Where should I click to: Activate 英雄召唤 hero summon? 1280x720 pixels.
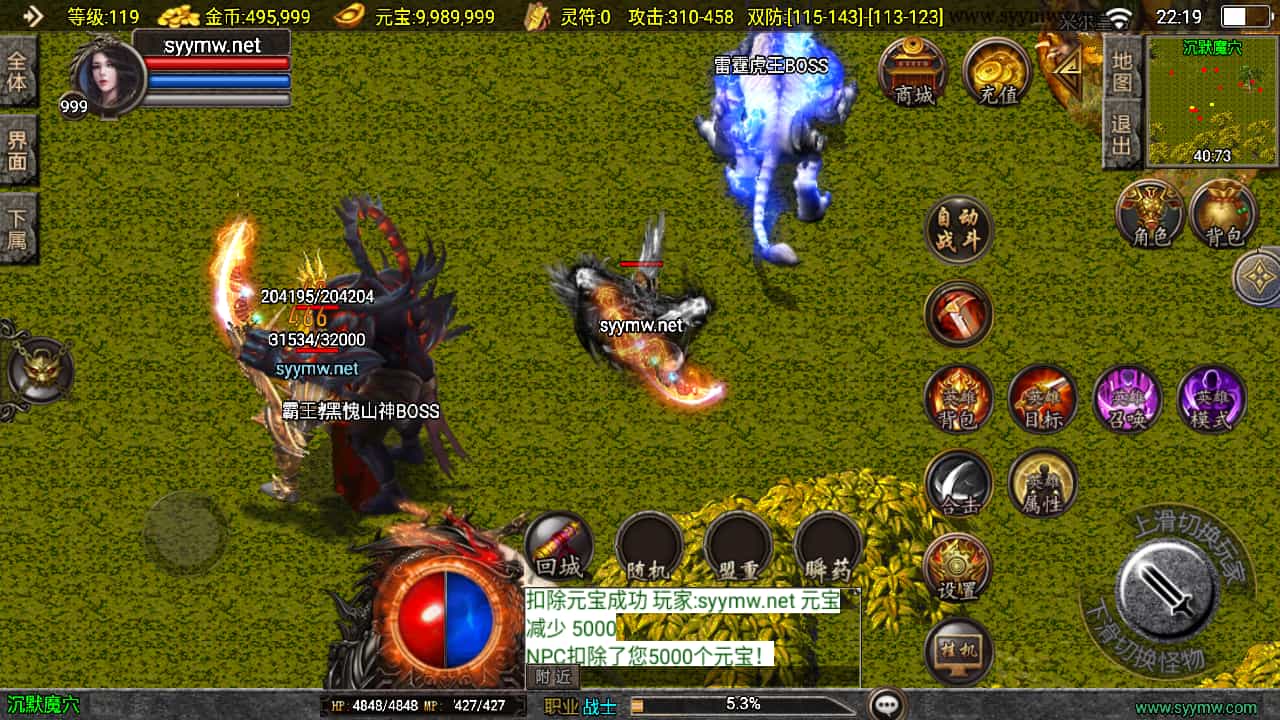pos(1127,399)
